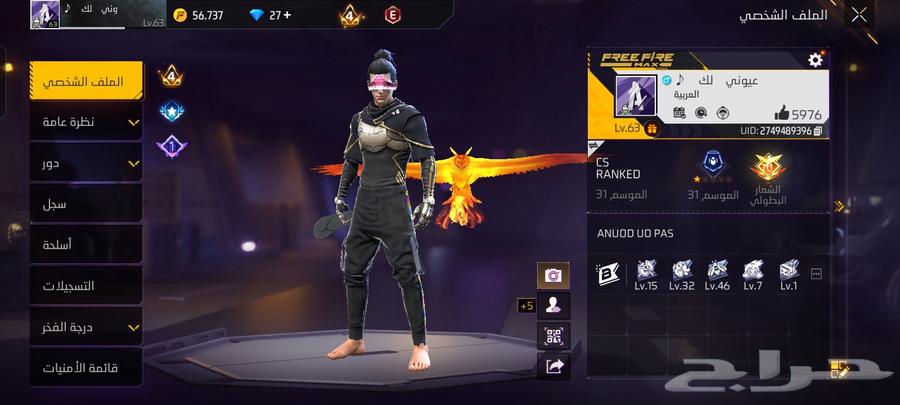Open the character silhouette button below camera
900x405 pixels.
(x=552, y=305)
